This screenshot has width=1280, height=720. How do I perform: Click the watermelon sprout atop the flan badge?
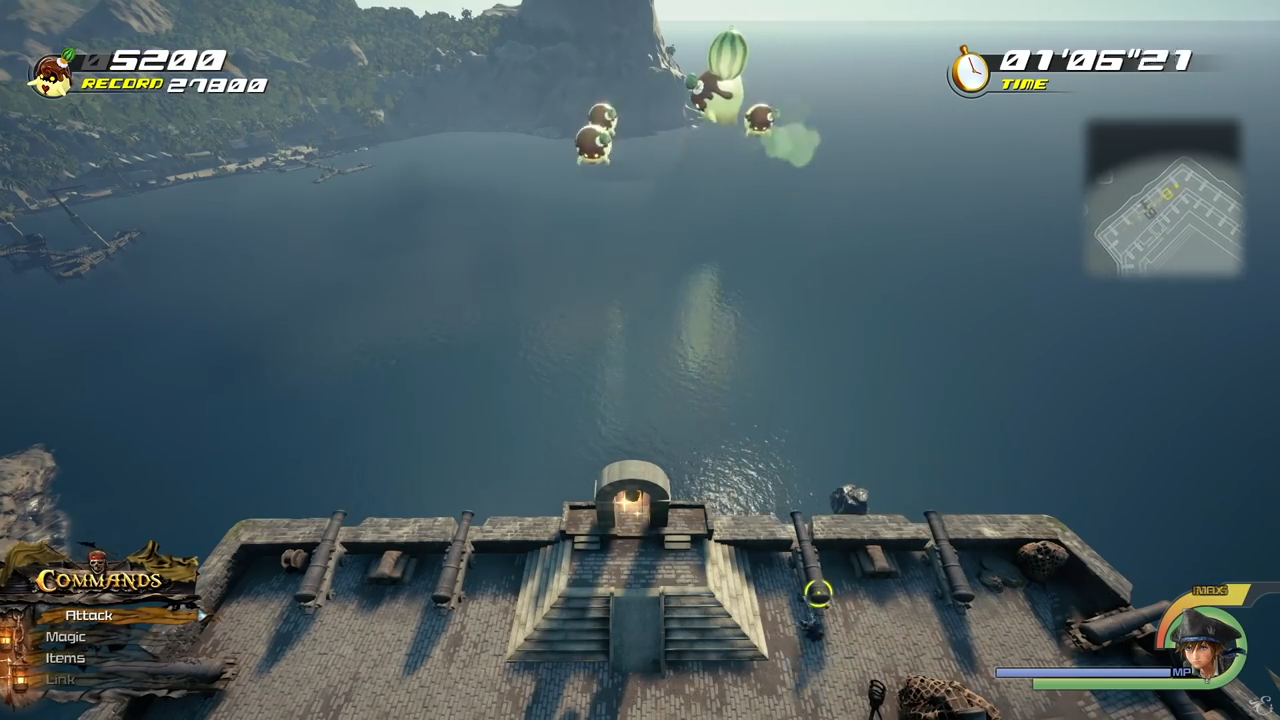68,55
